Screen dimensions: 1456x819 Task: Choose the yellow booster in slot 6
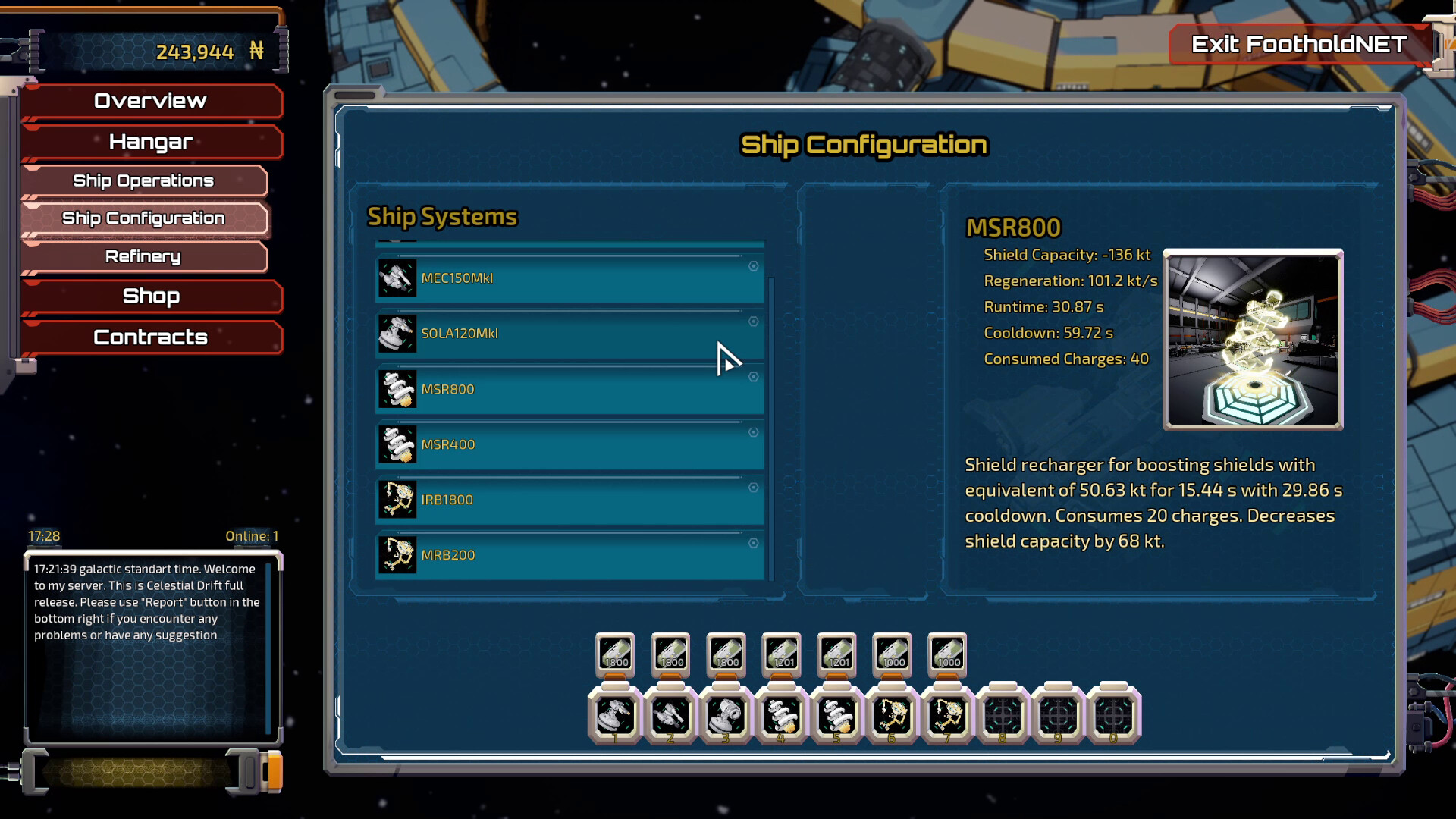(892, 715)
